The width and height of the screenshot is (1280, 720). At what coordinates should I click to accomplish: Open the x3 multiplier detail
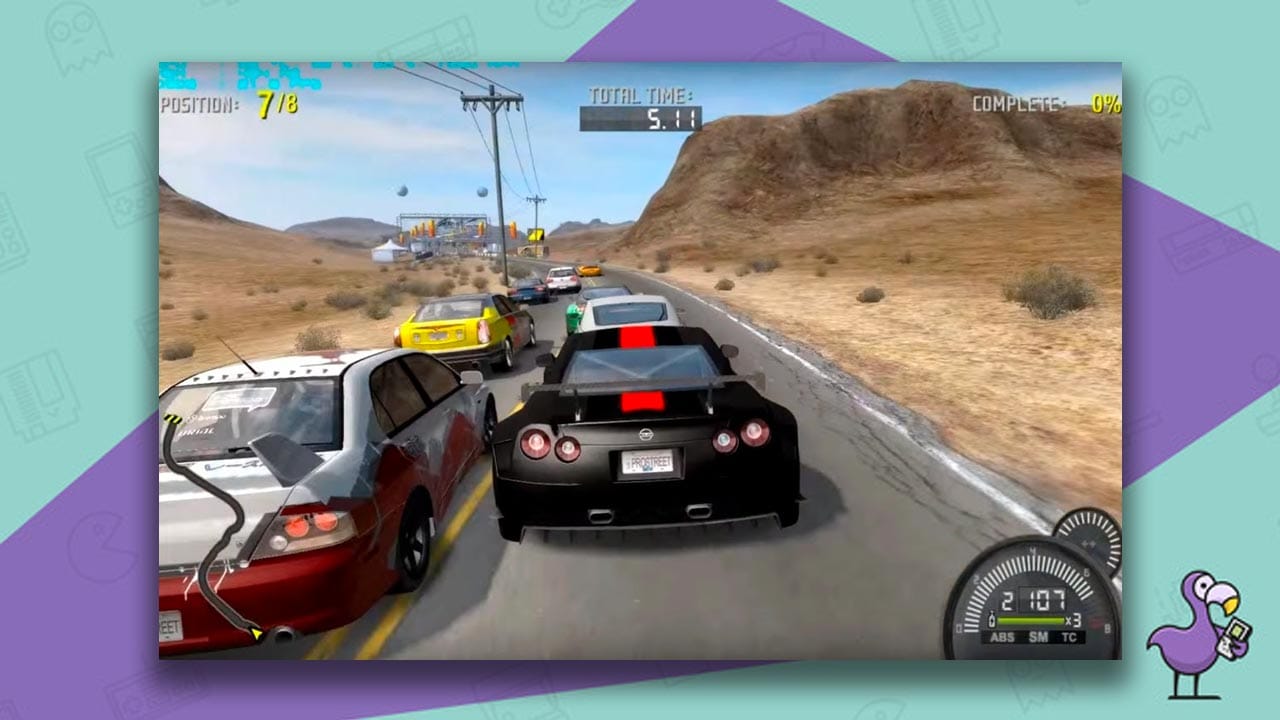(1072, 619)
